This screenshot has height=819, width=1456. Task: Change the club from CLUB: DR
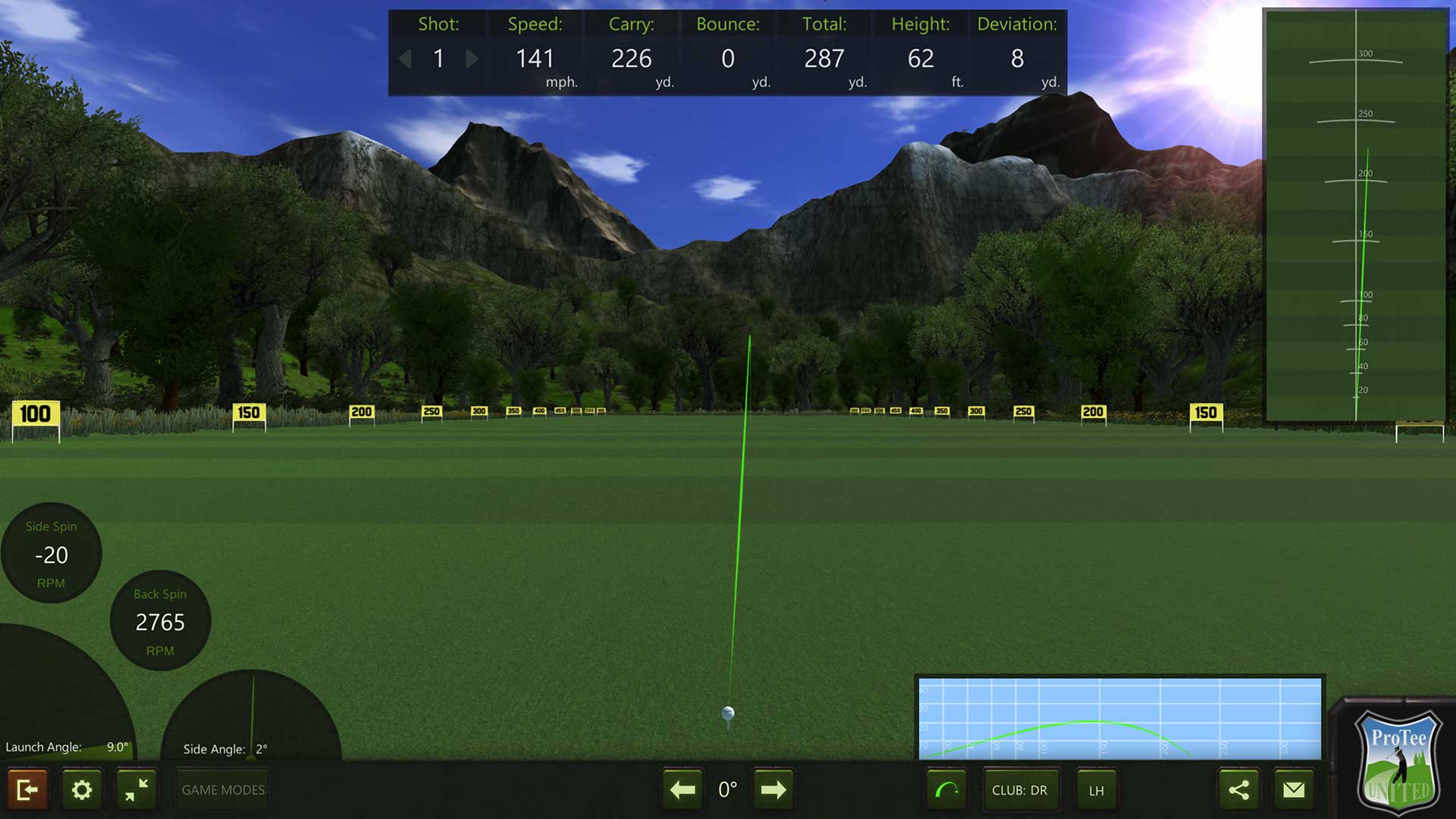point(1019,790)
